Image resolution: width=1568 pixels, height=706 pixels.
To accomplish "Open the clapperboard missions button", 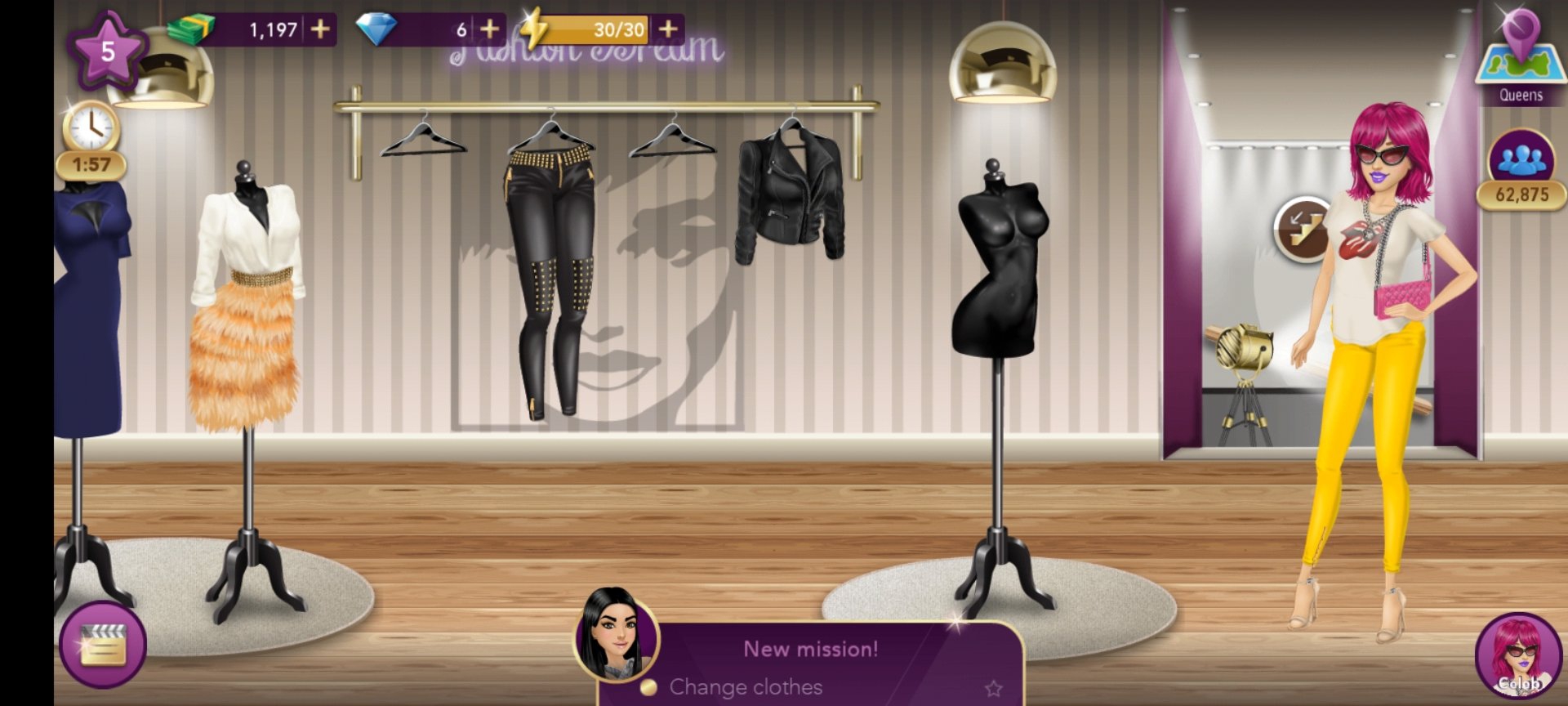I will click(103, 644).
